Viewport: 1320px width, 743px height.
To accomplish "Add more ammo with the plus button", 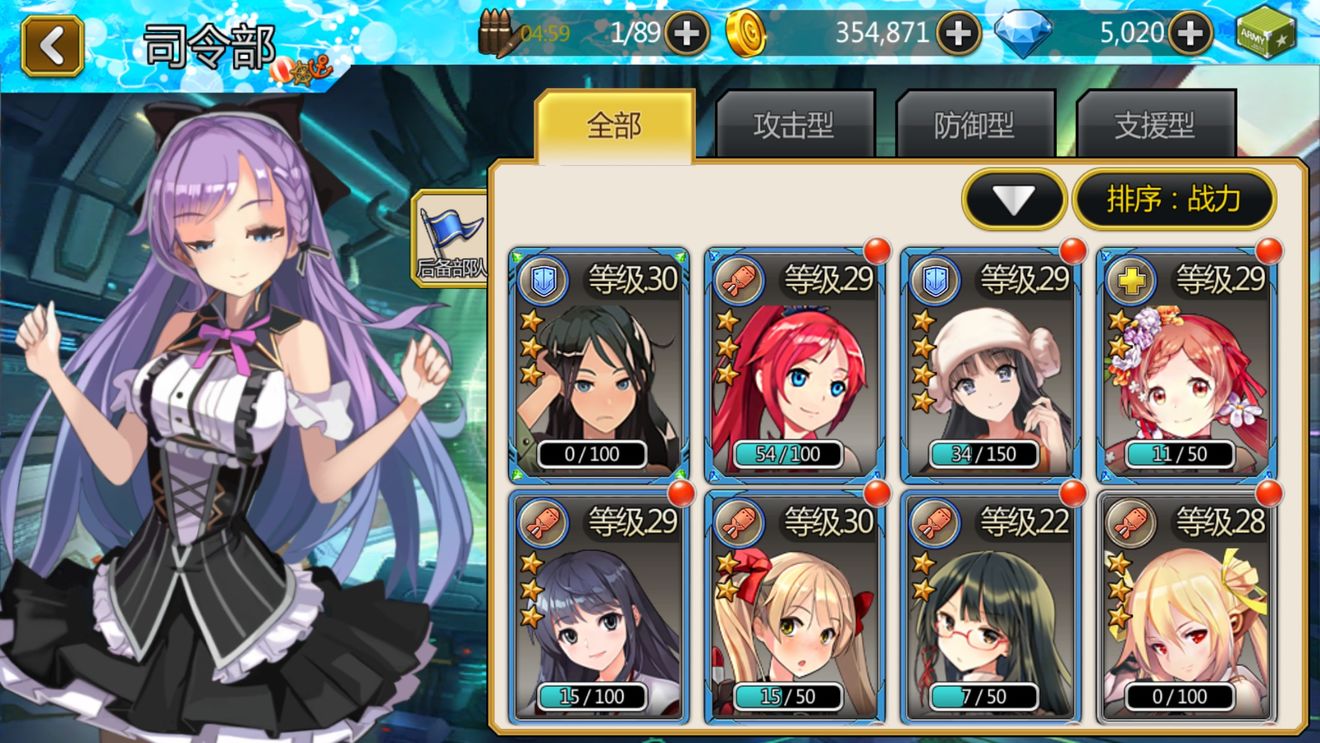I will click(686, 34).
